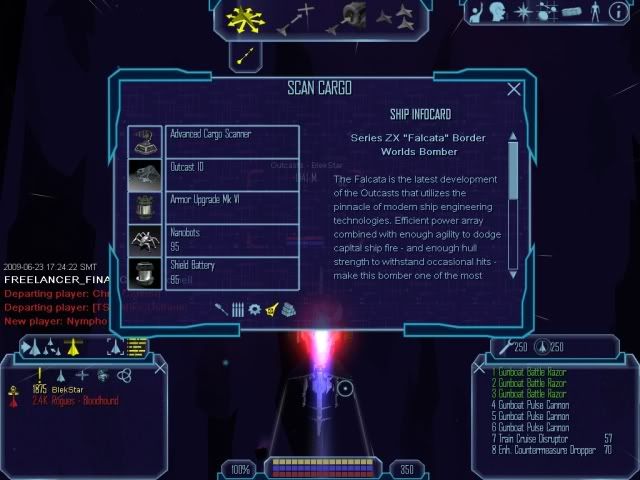Open the nav map star icon

pos(522,12)
